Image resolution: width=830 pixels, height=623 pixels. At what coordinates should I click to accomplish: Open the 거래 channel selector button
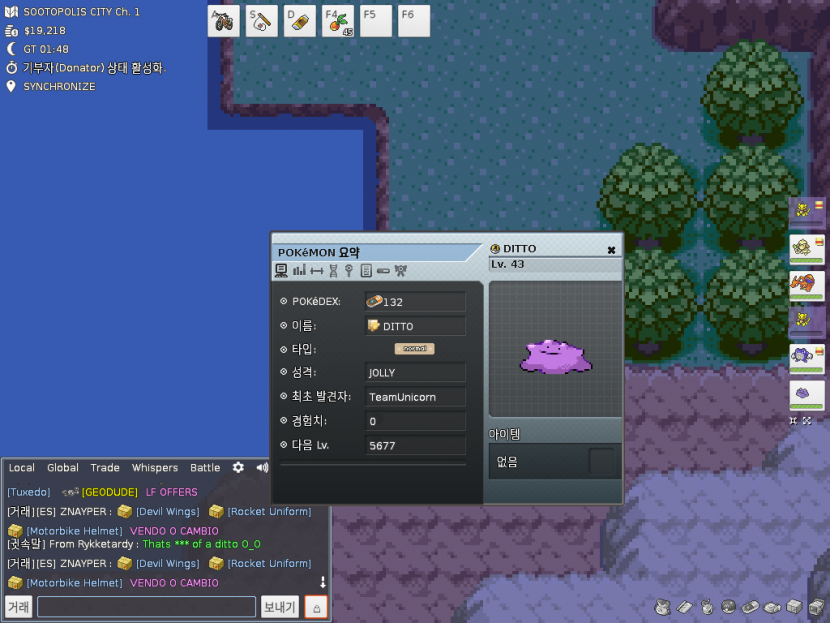[x=18, y=607]
